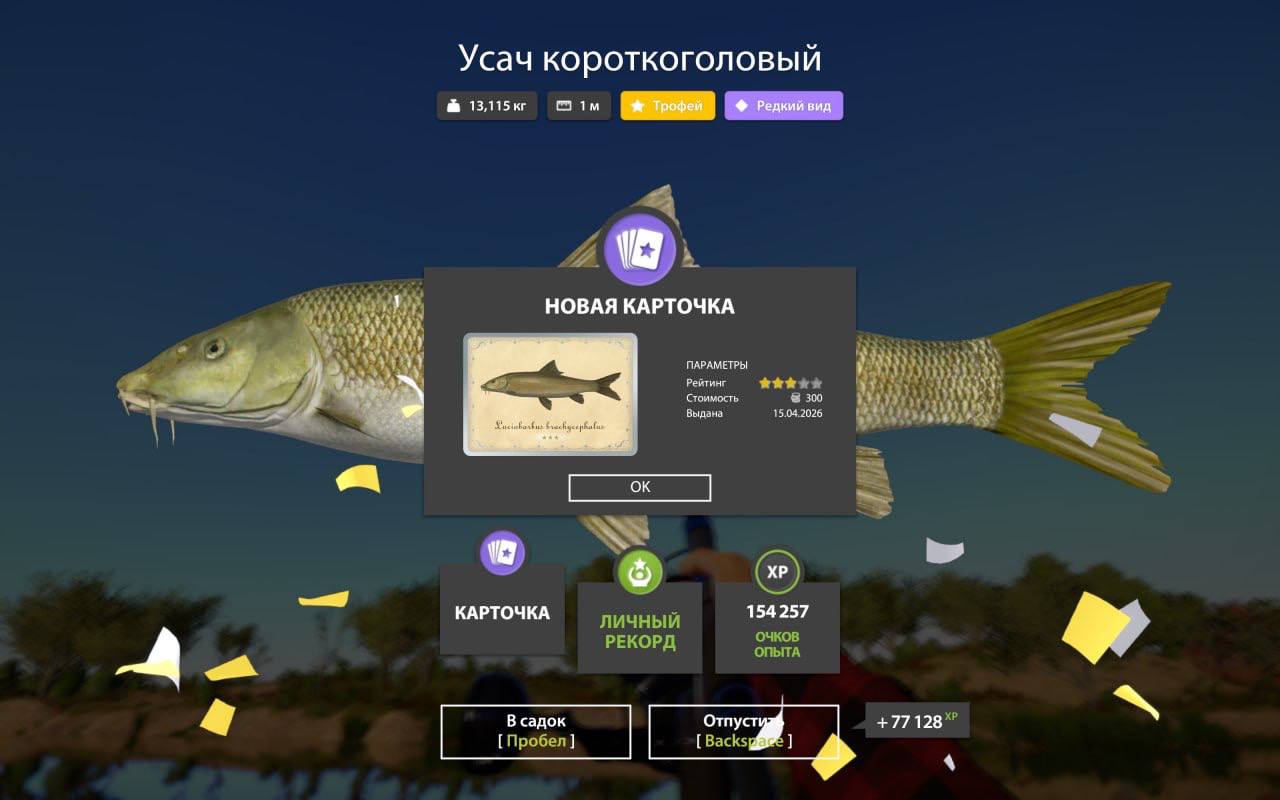Send the fish to keepnet via В садок
Viewport: 1280px width, 800px height.
535,731
